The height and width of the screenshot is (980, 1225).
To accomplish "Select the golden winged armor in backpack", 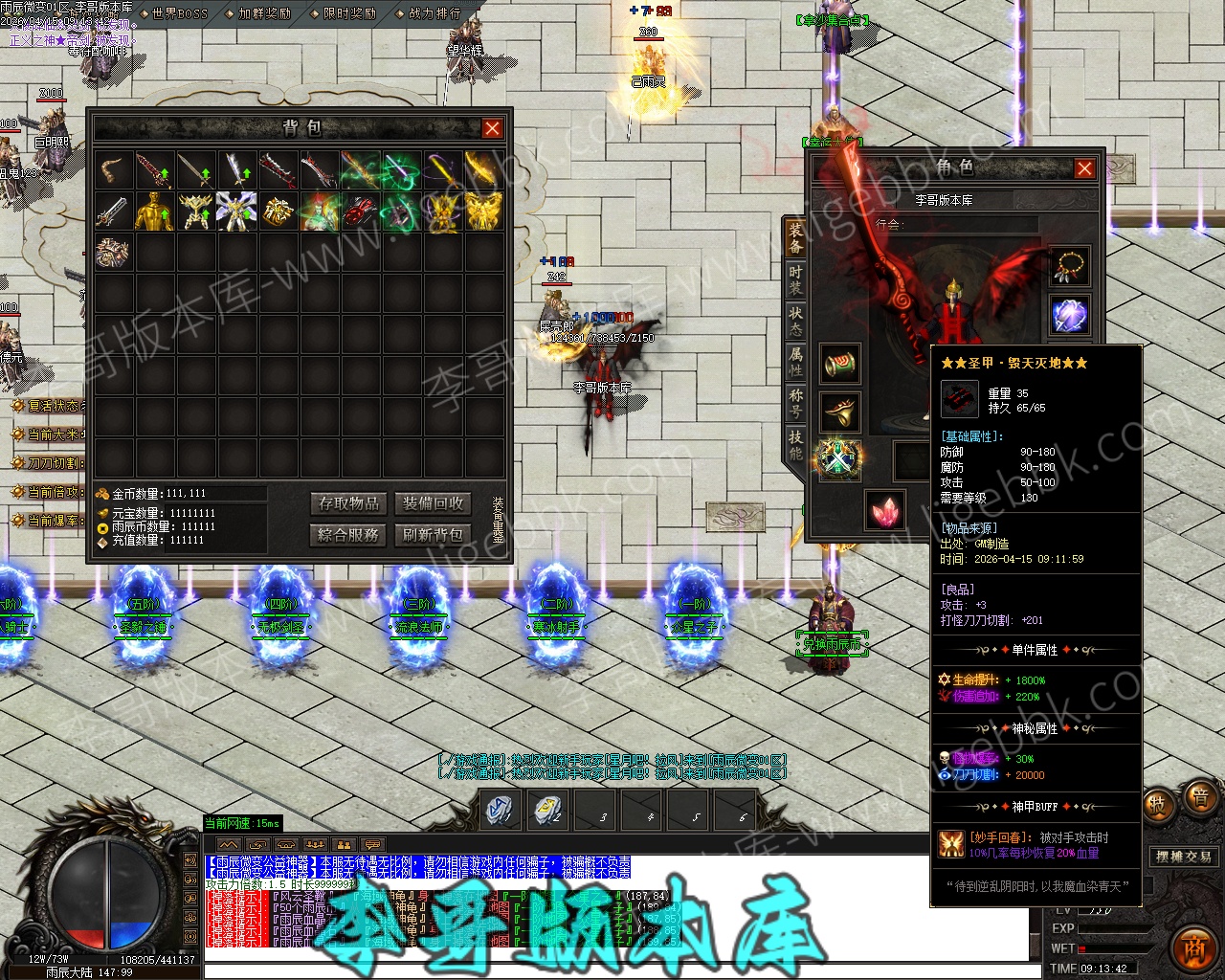I will point(483,212).
